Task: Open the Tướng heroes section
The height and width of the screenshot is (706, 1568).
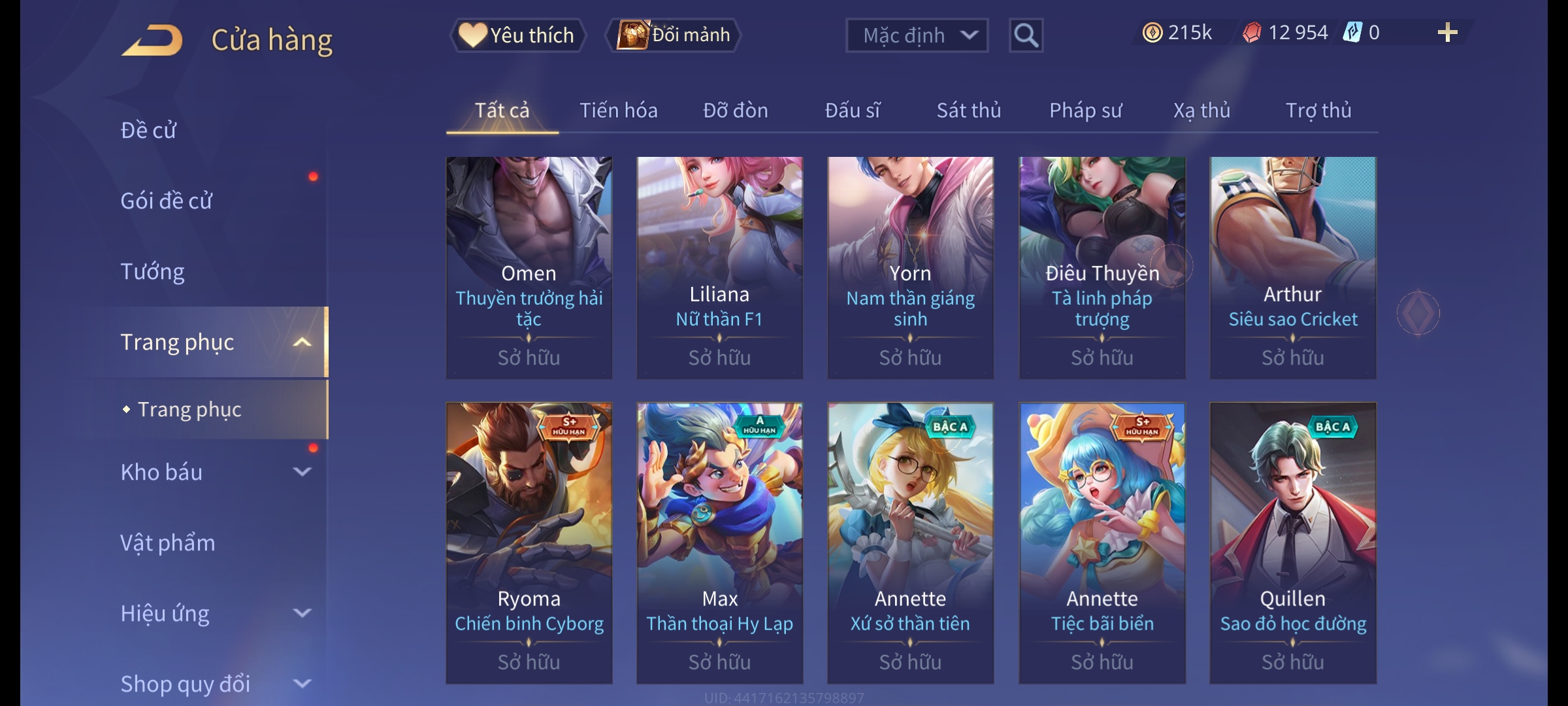Action: tap(152, 271)
